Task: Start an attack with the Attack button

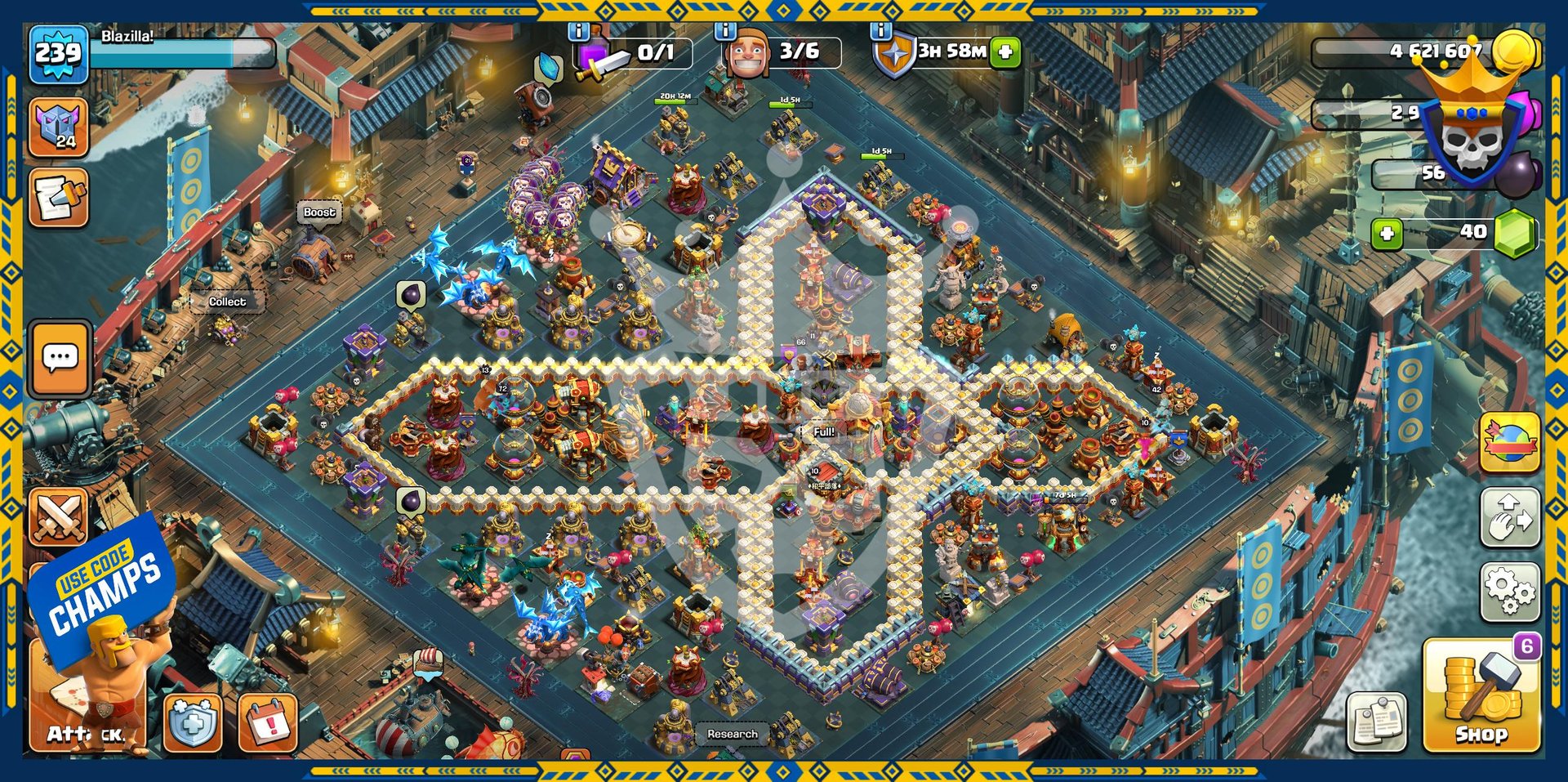Action: (87, 703)
